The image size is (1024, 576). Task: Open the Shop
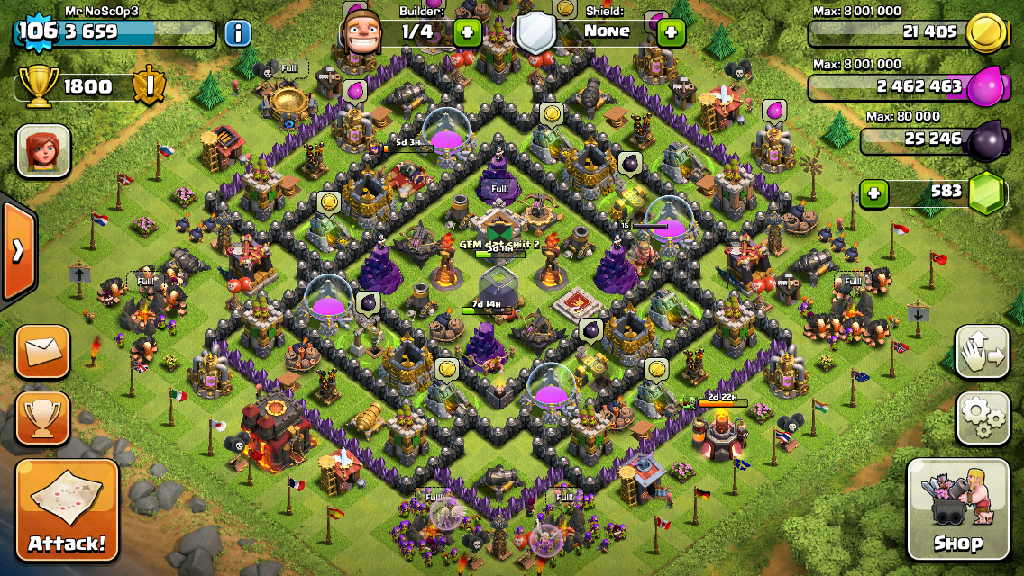pos(958,510)
